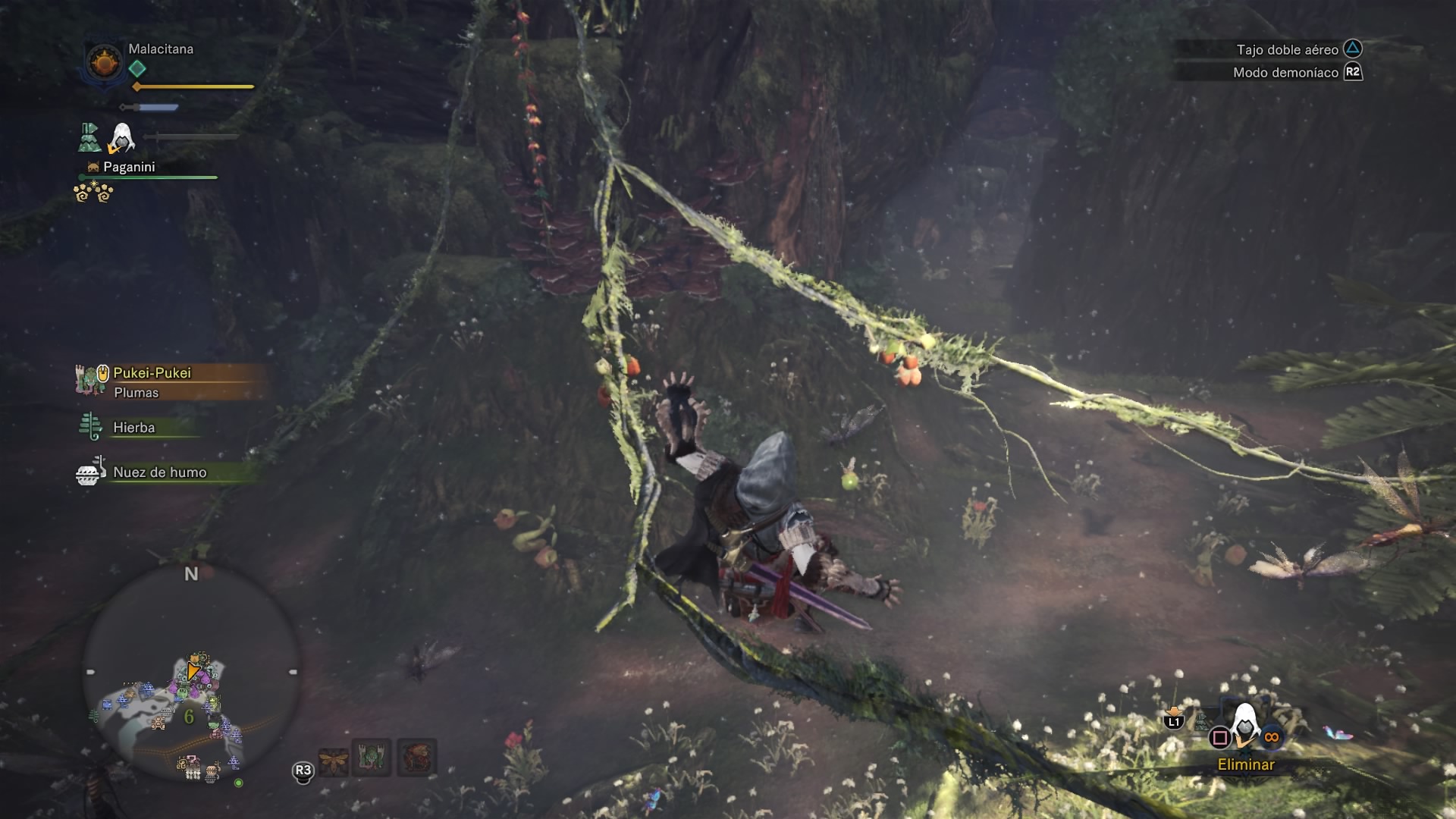
Task: Choose the Hierba gathering entry
Action: tap(133, 428)
